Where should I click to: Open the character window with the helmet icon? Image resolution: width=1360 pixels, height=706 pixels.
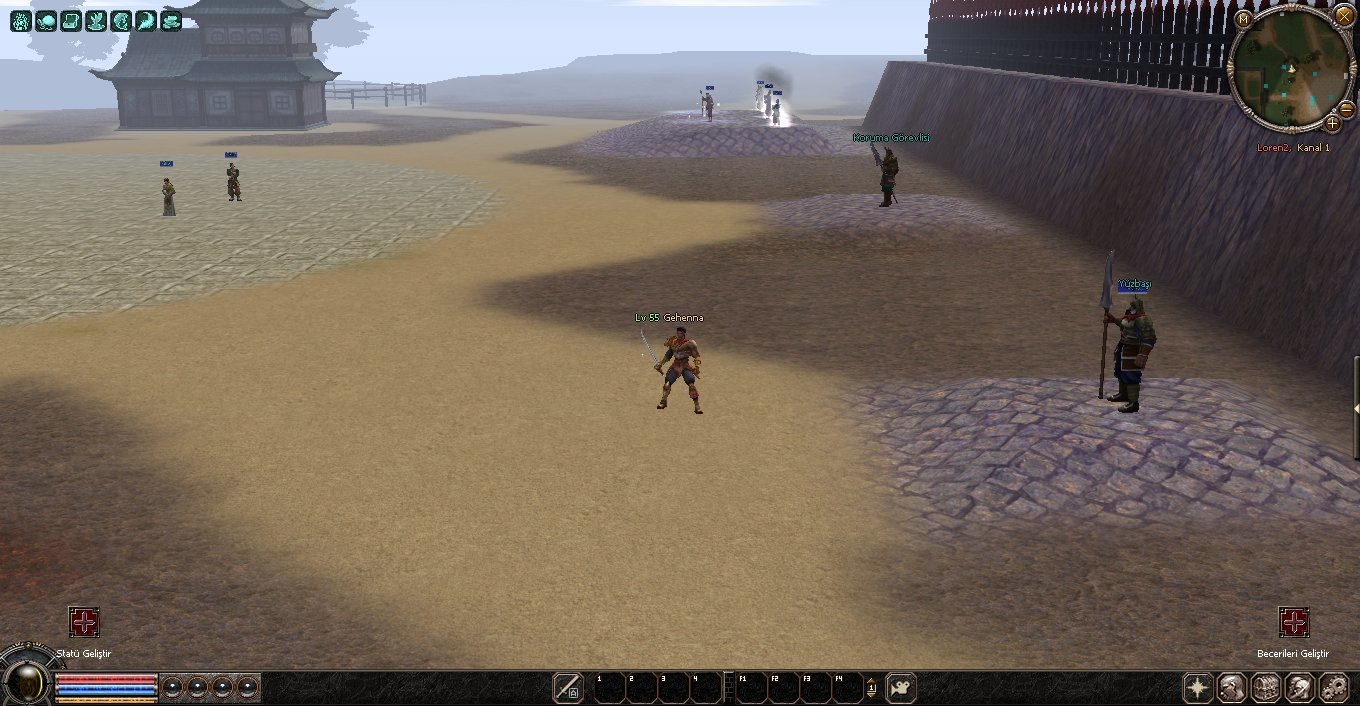[x=1232, y=688]
